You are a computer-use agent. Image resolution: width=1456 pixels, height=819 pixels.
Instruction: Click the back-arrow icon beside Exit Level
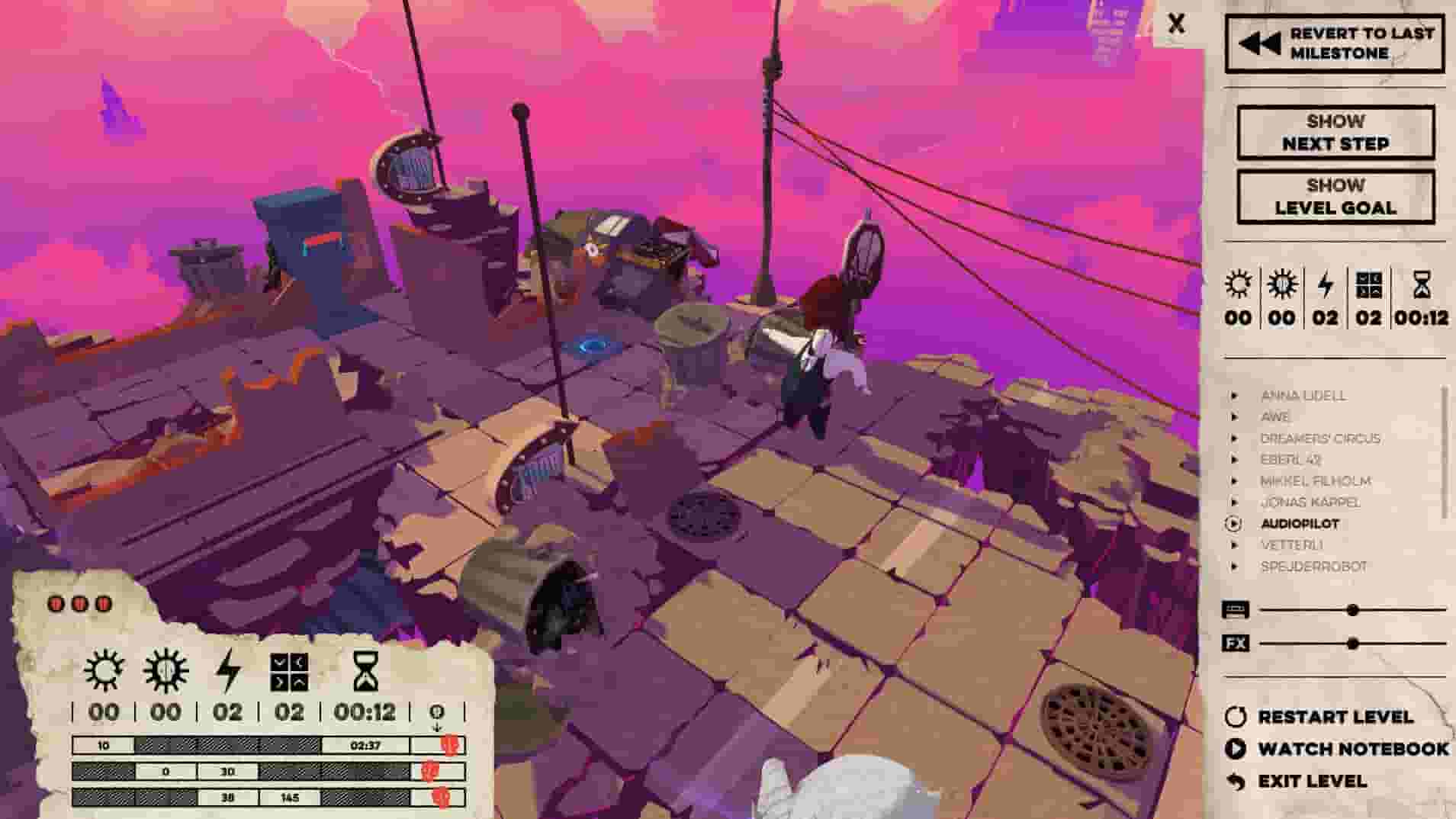pyautogui.click(x=1237, y=780)
